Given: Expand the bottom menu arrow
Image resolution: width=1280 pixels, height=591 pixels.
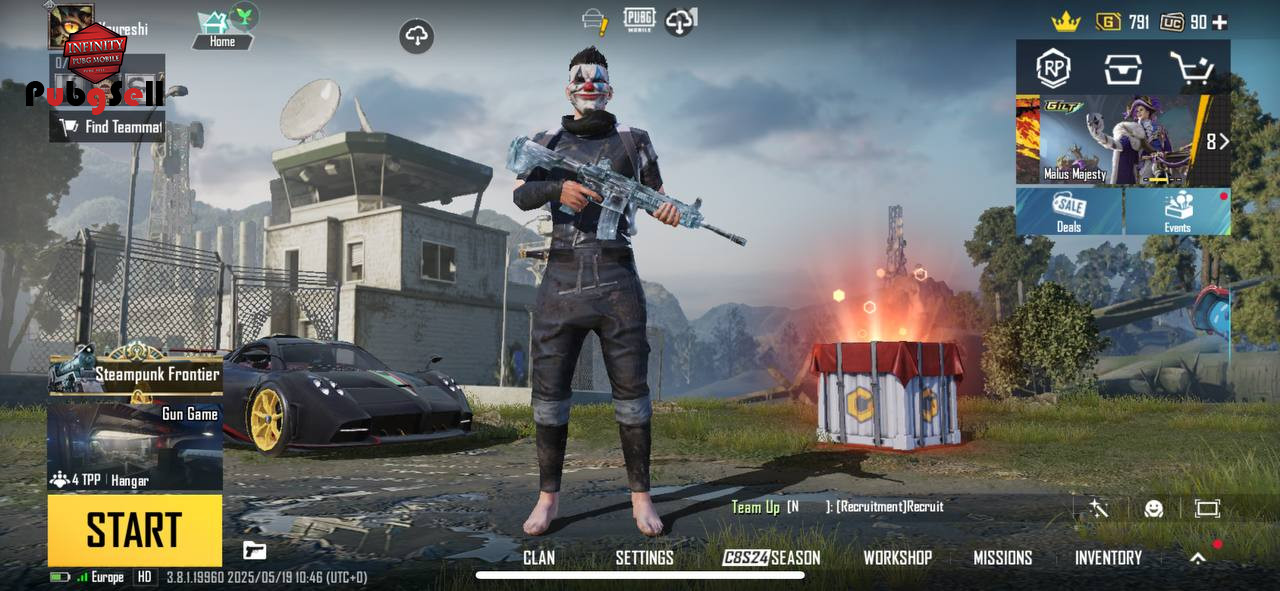Looking at the screenshot, I should 1197,559.
